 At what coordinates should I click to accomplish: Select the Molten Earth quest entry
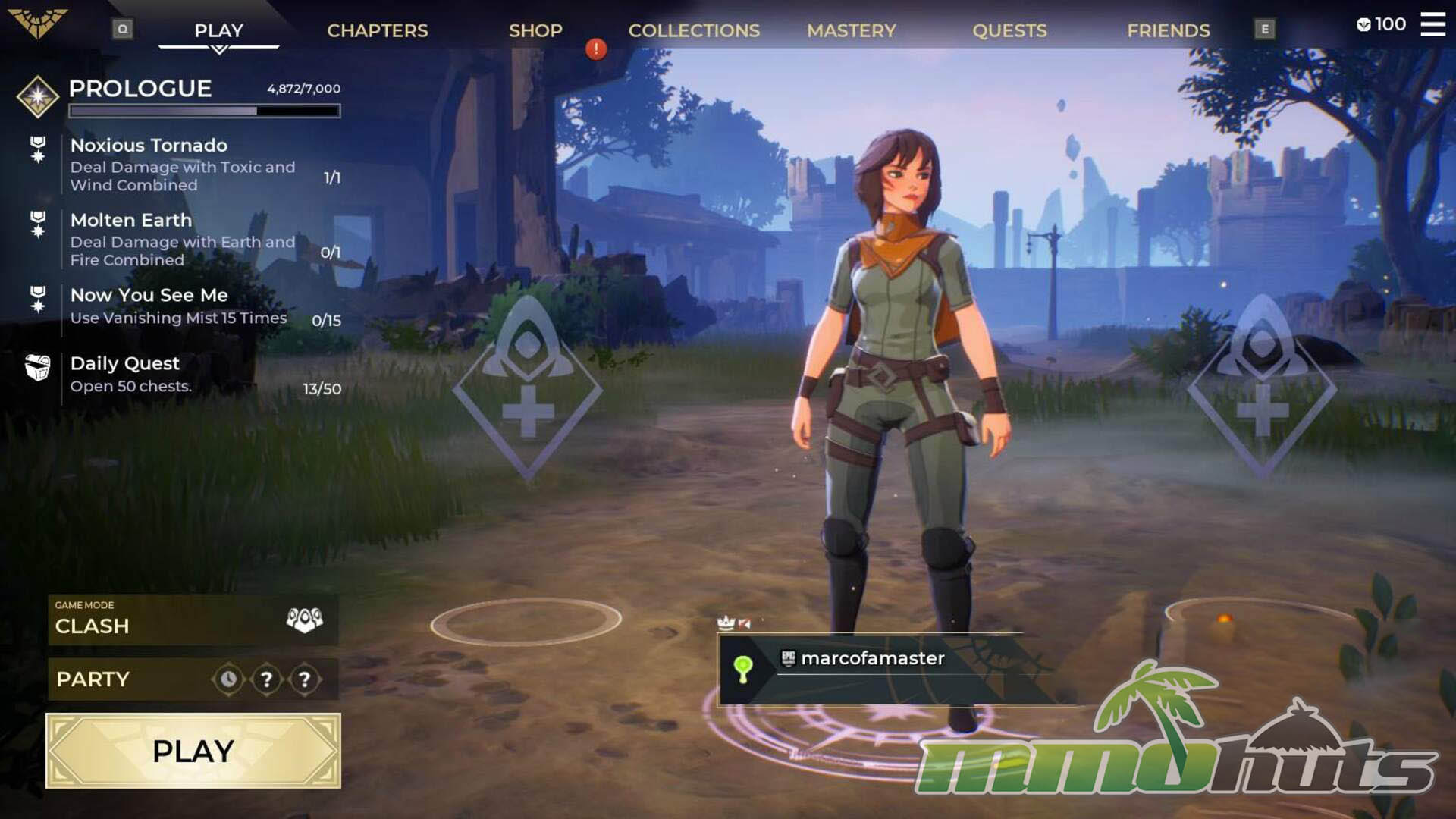182,239
